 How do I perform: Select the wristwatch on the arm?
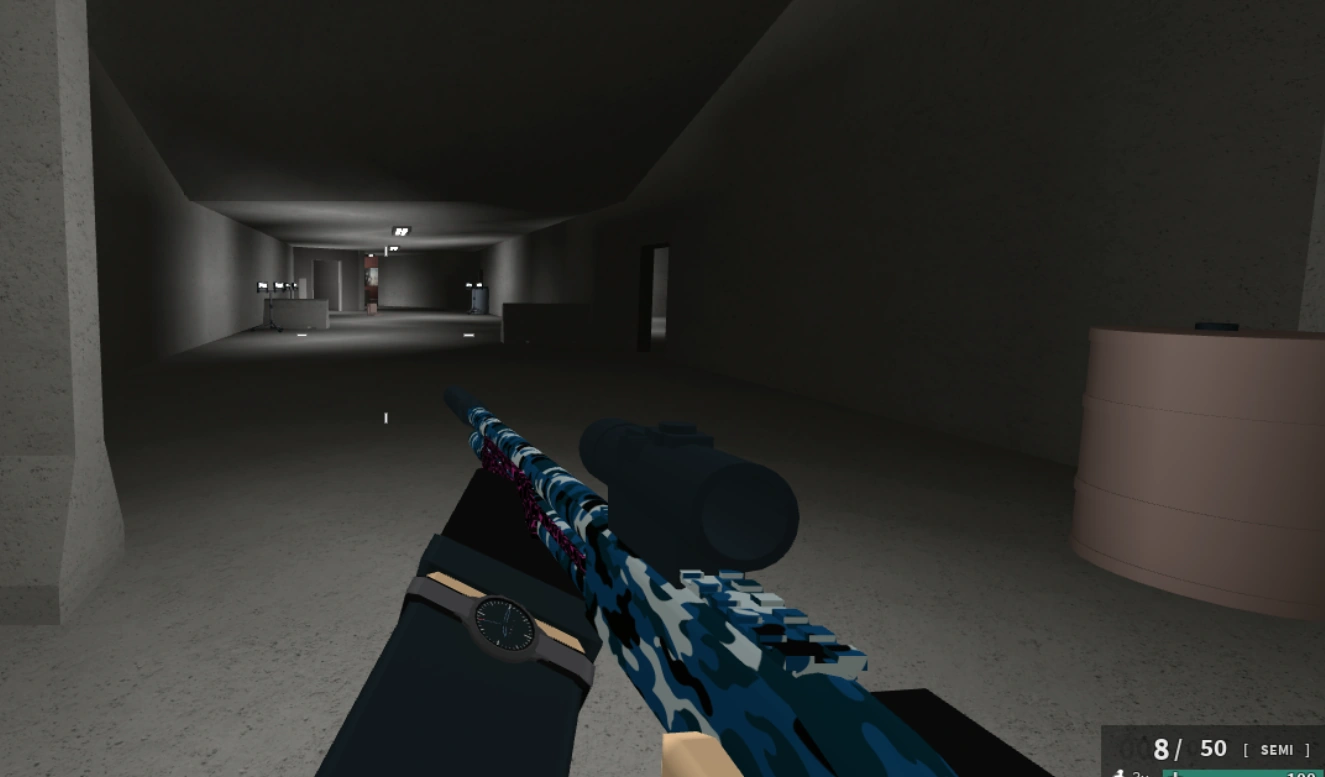[x=505, y=622]
